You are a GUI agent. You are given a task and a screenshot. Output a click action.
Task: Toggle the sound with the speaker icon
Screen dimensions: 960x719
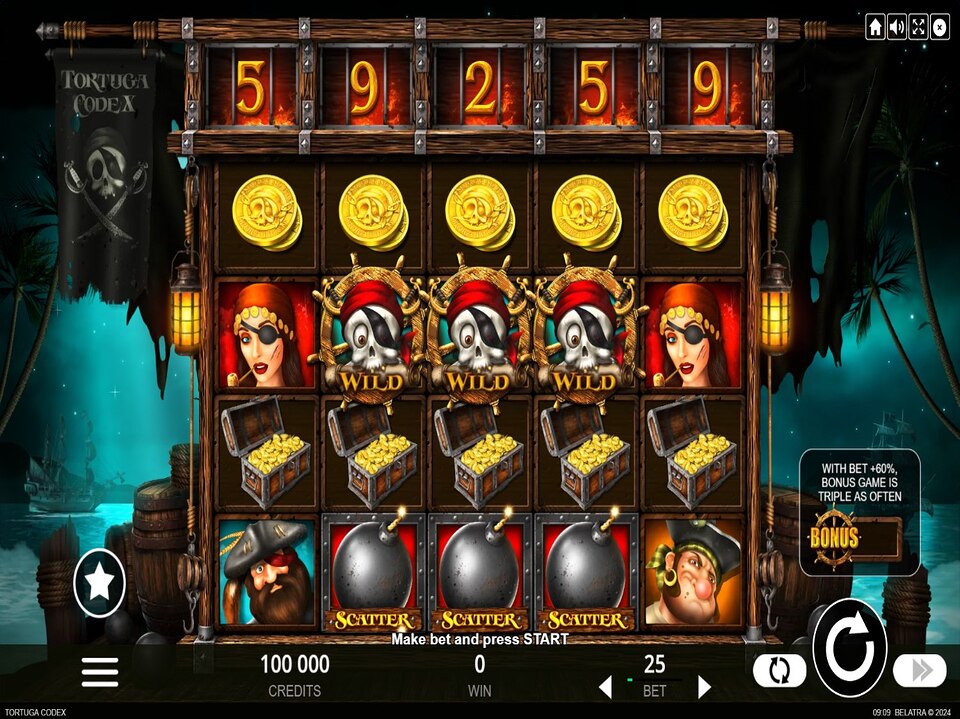pyautogui.click(x=897, y=27)
